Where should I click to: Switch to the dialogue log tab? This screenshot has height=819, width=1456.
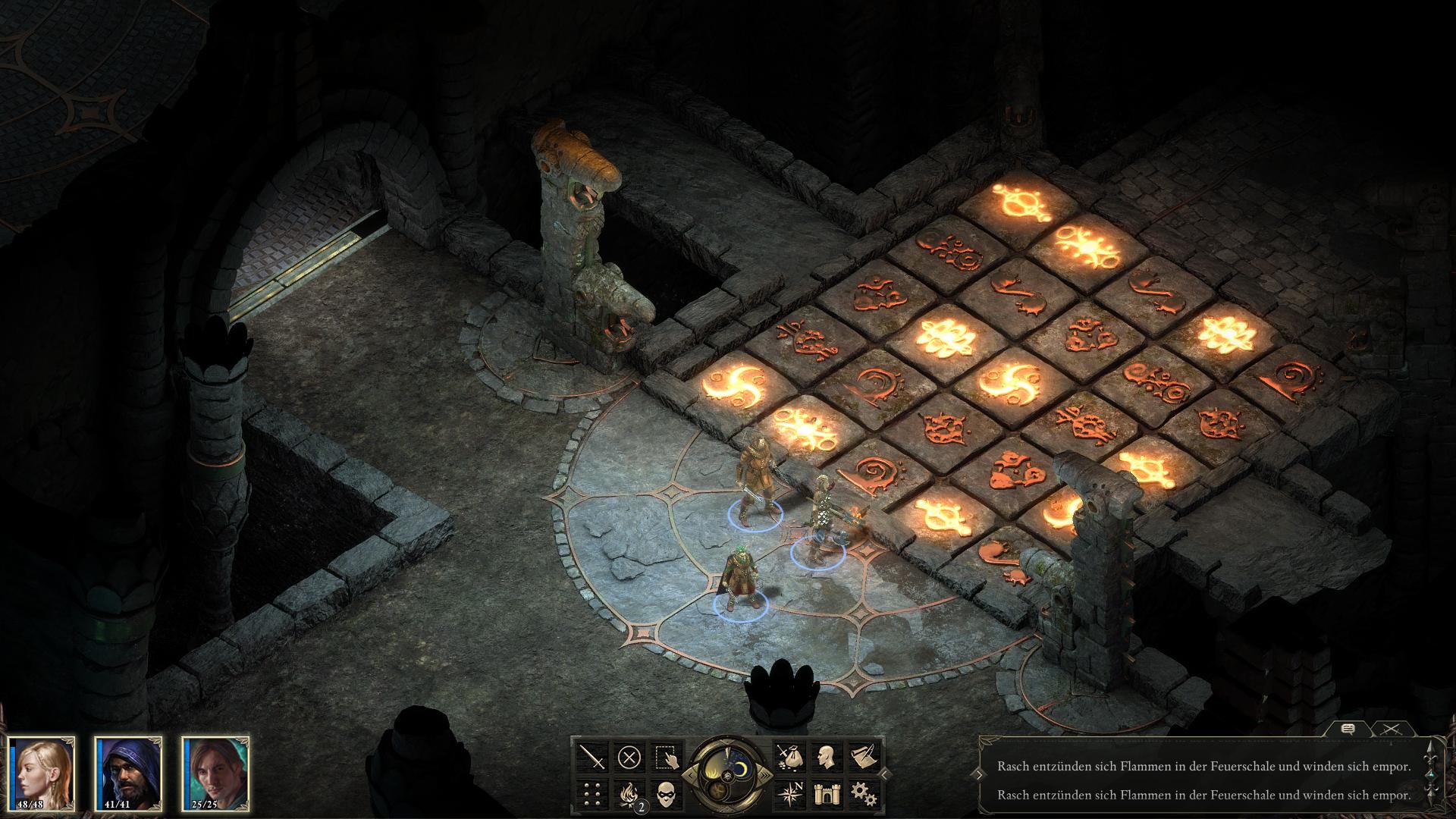pyautogui.click(x=1348, y=729)
